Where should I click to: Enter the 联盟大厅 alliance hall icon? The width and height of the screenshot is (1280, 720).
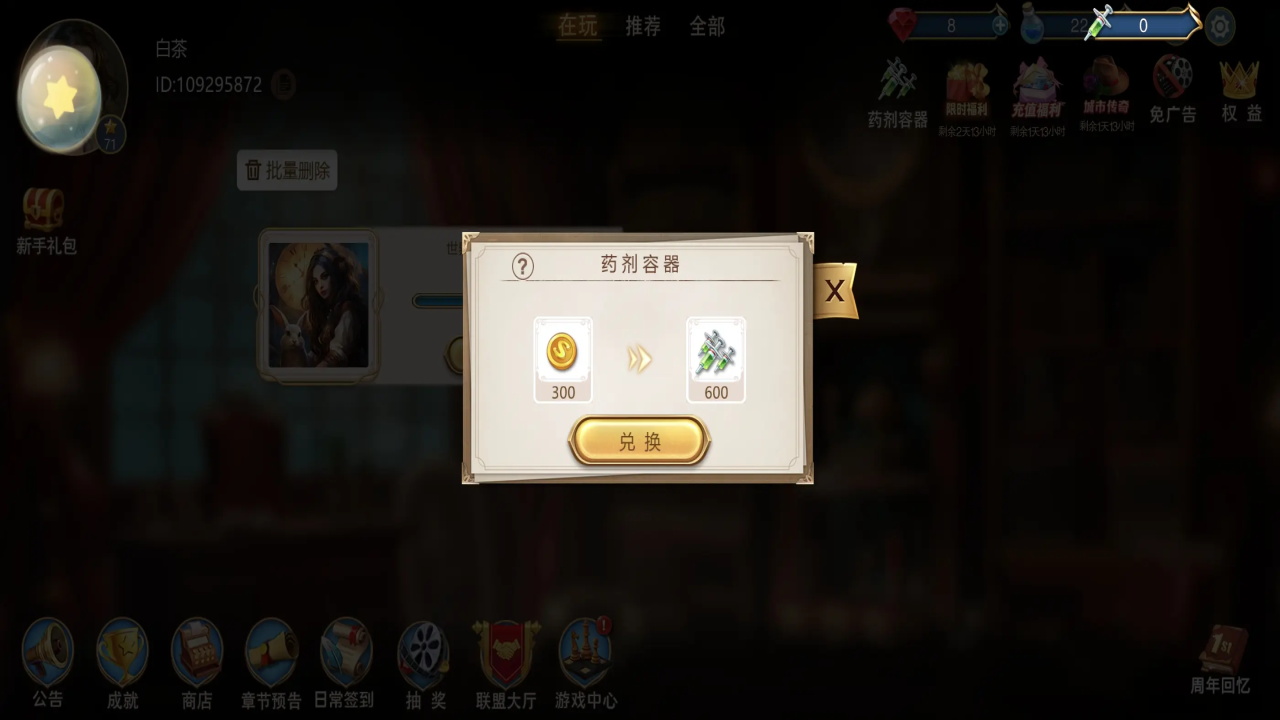click(x=505, y=650)
